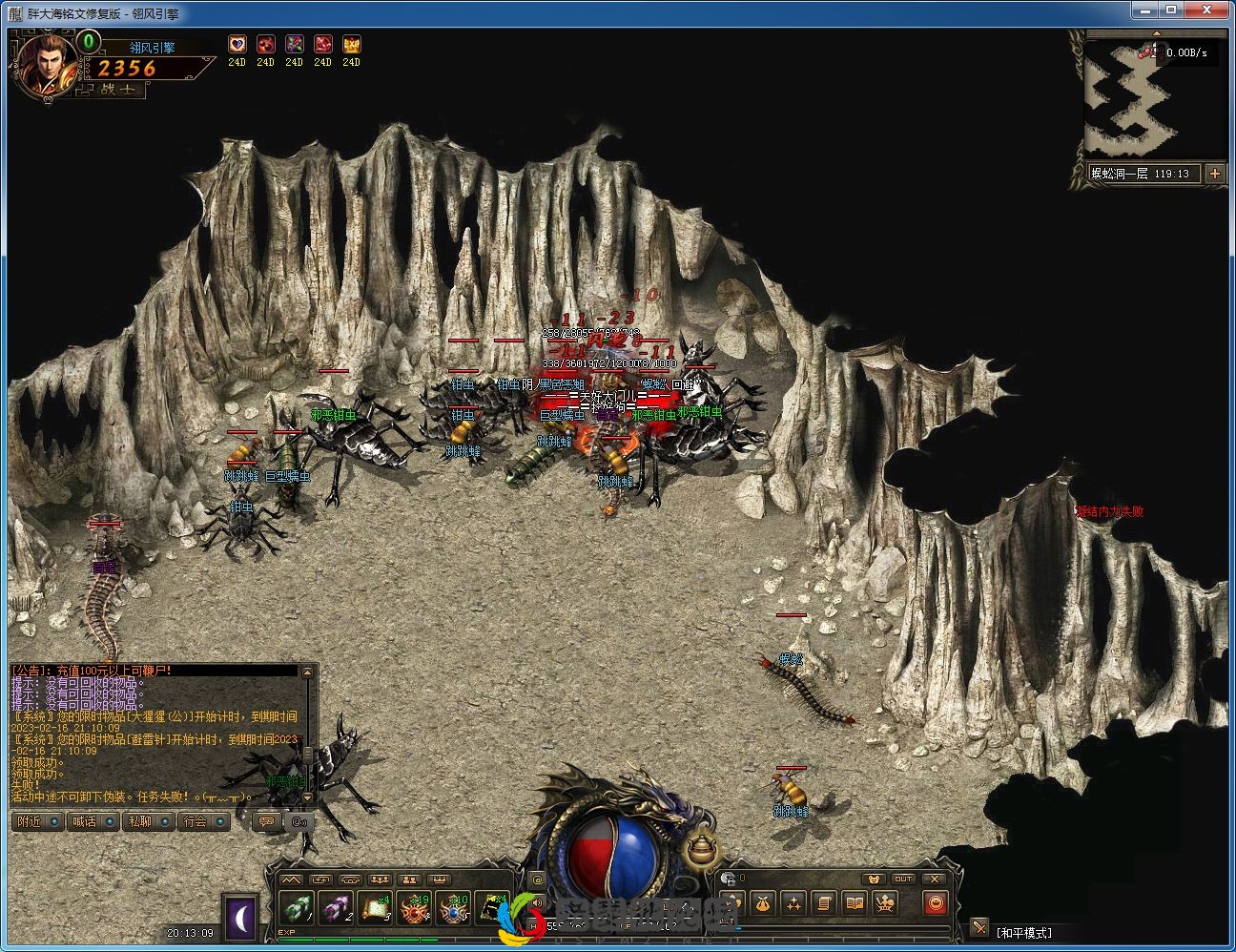The image size is (1236, 952).
Task: Open the book menu icon
Action: coord(855,902)
